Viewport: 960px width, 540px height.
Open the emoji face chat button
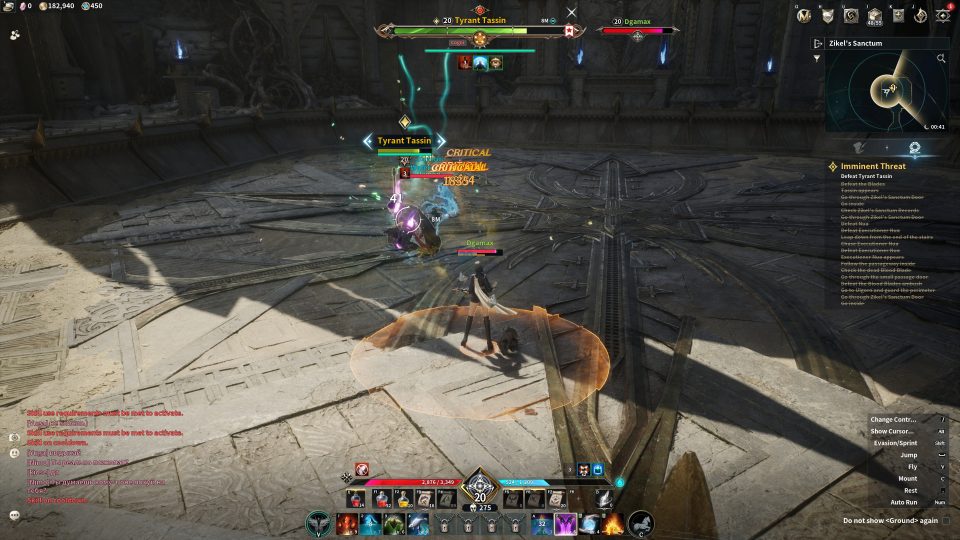click(15, 452)
